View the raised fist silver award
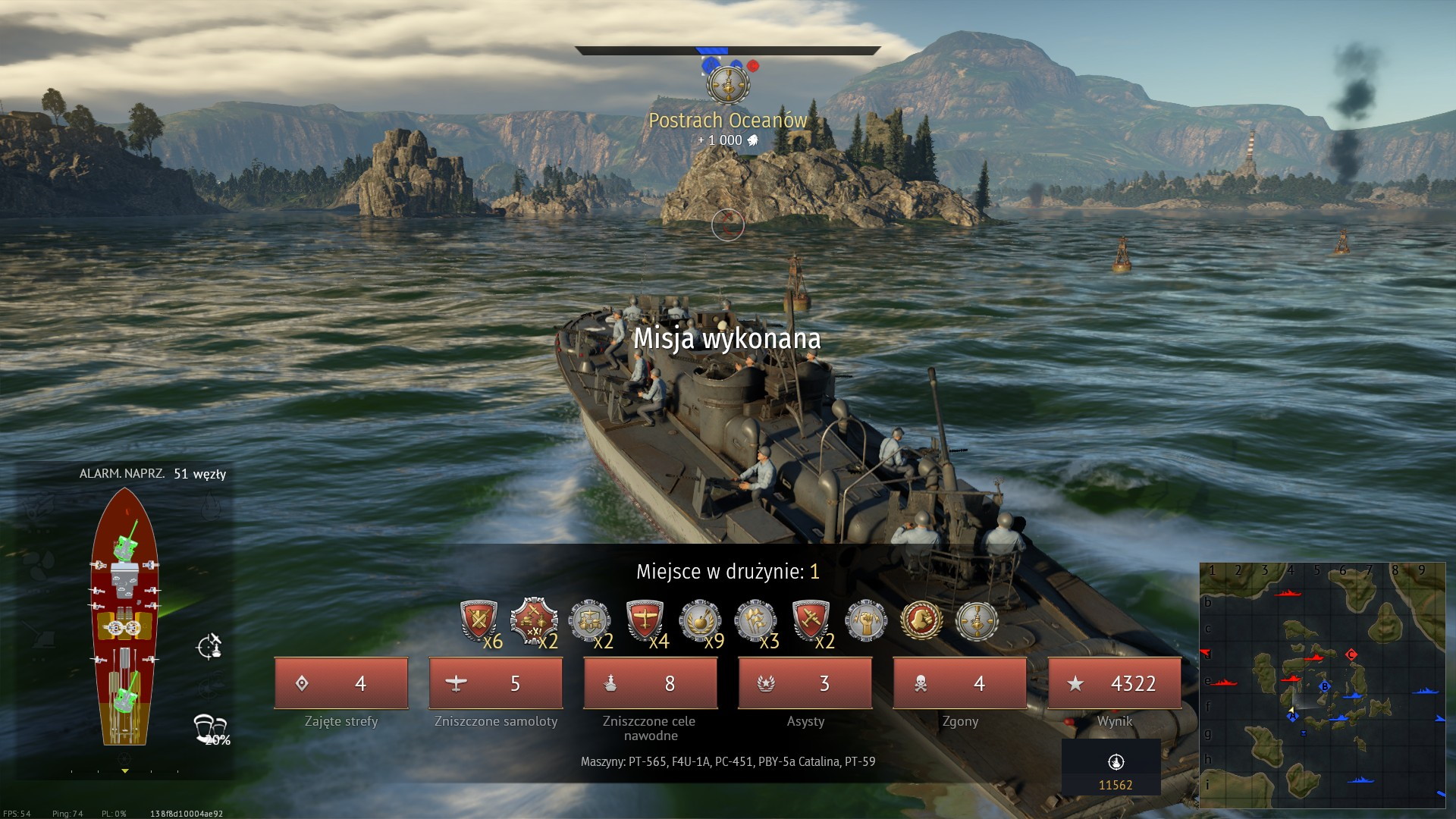The height and width of the screenshot is (819, 1456). [x=866, y=620]
